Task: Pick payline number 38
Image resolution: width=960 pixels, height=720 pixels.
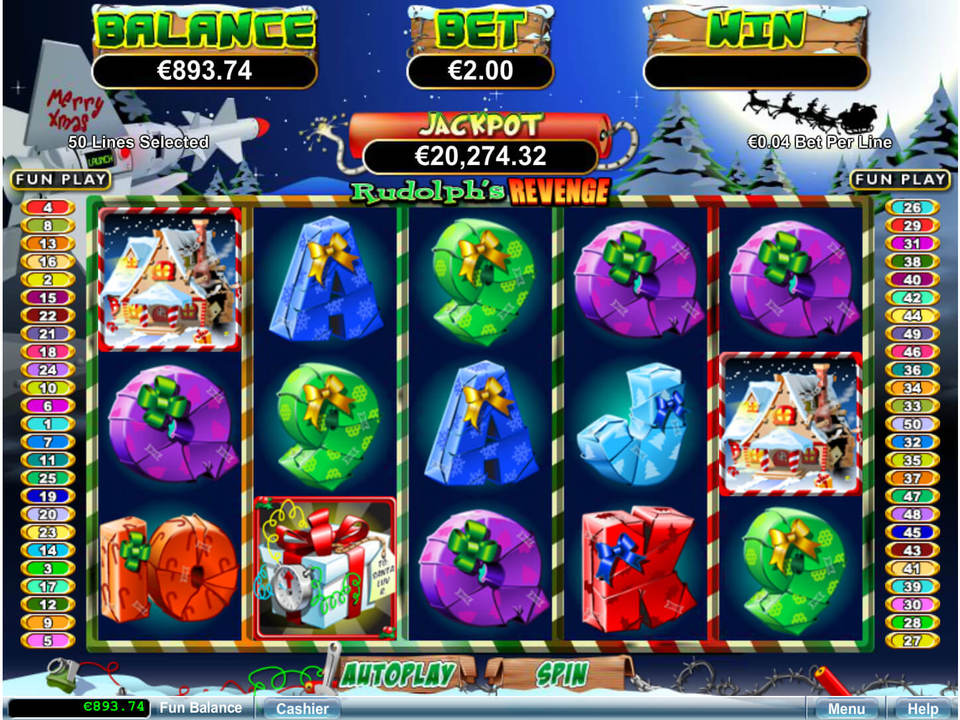Action: pyautogui.click(x=911, y=262)
